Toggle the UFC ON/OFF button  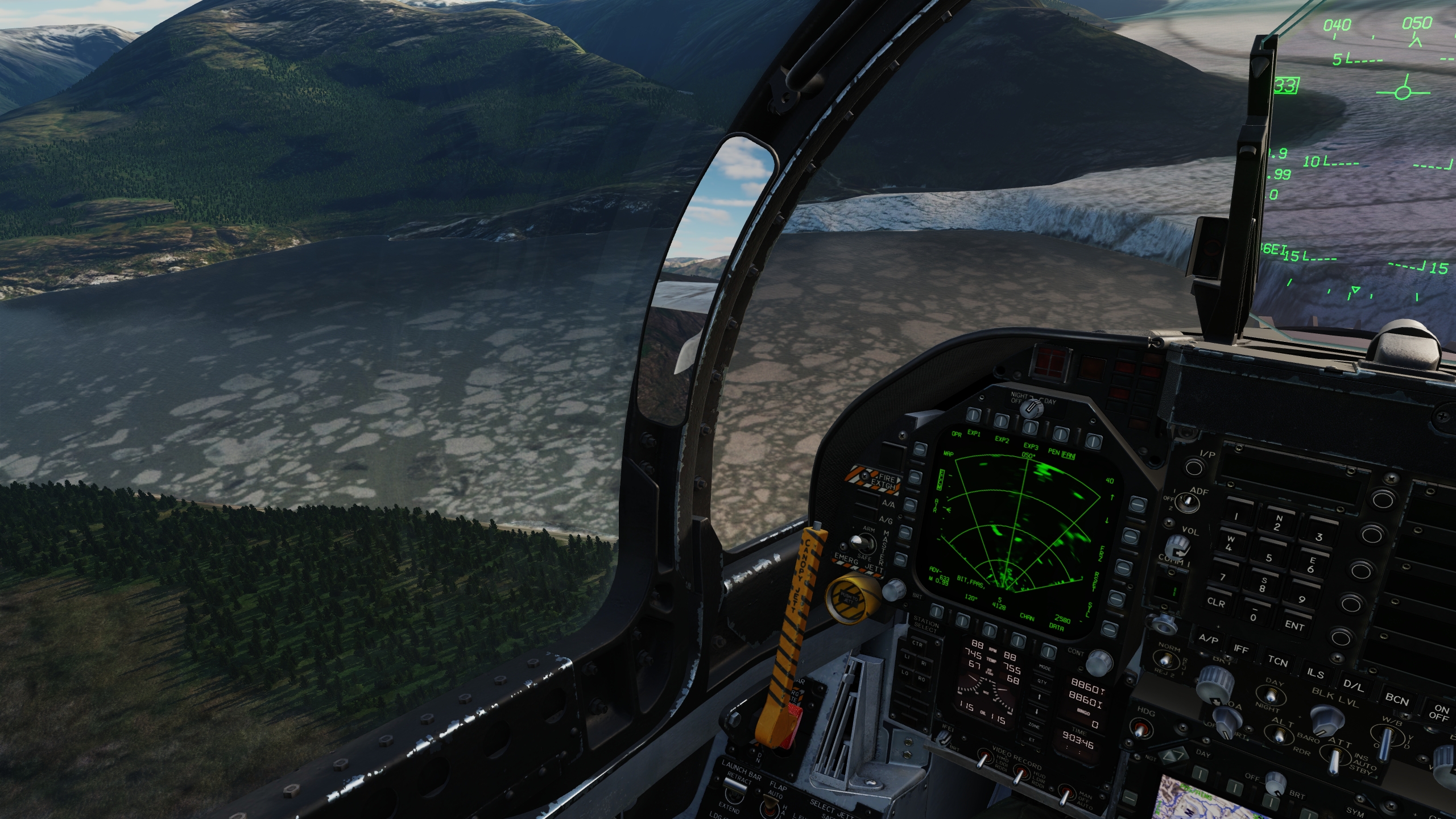(1440, 712)
